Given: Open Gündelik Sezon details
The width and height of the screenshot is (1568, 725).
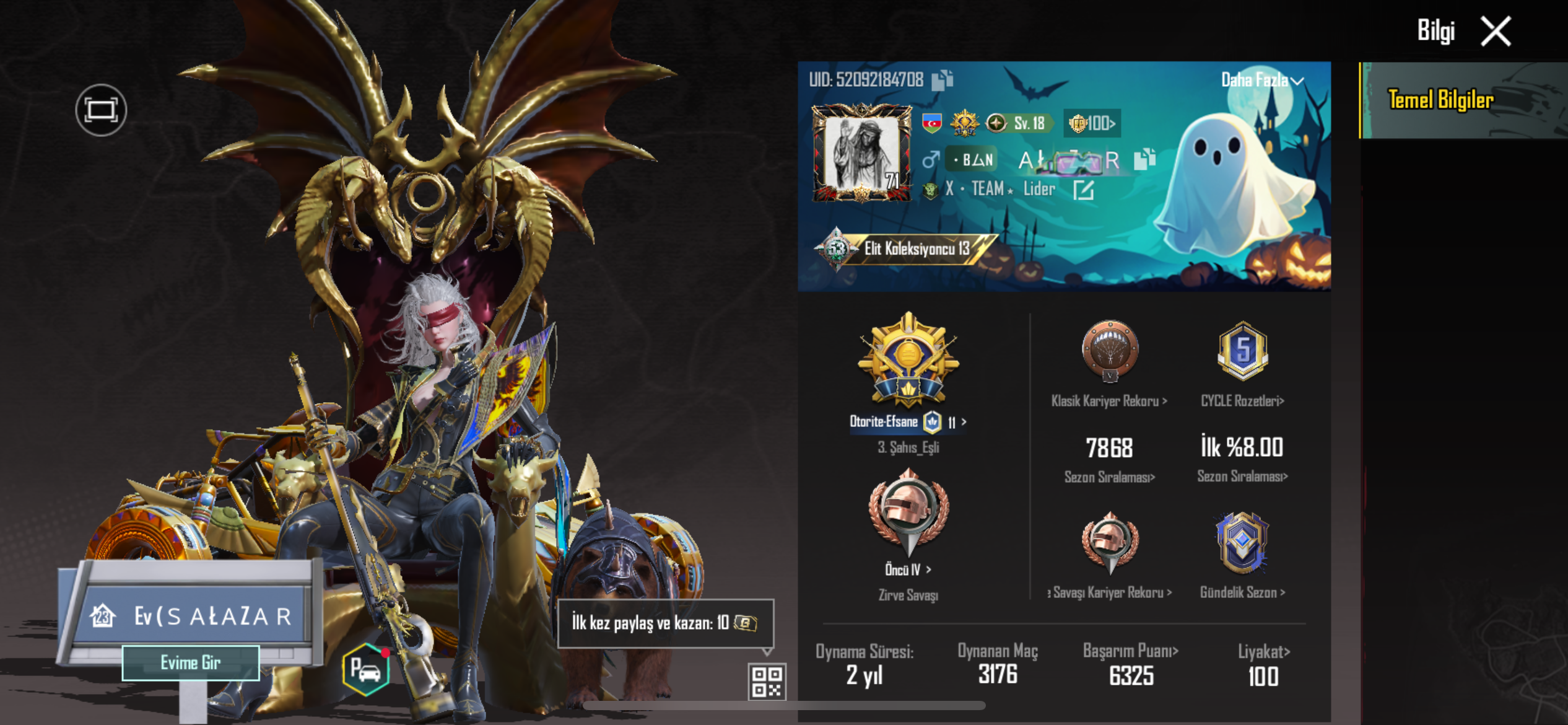Looking at the screenshot, I should pos(1242,592).
